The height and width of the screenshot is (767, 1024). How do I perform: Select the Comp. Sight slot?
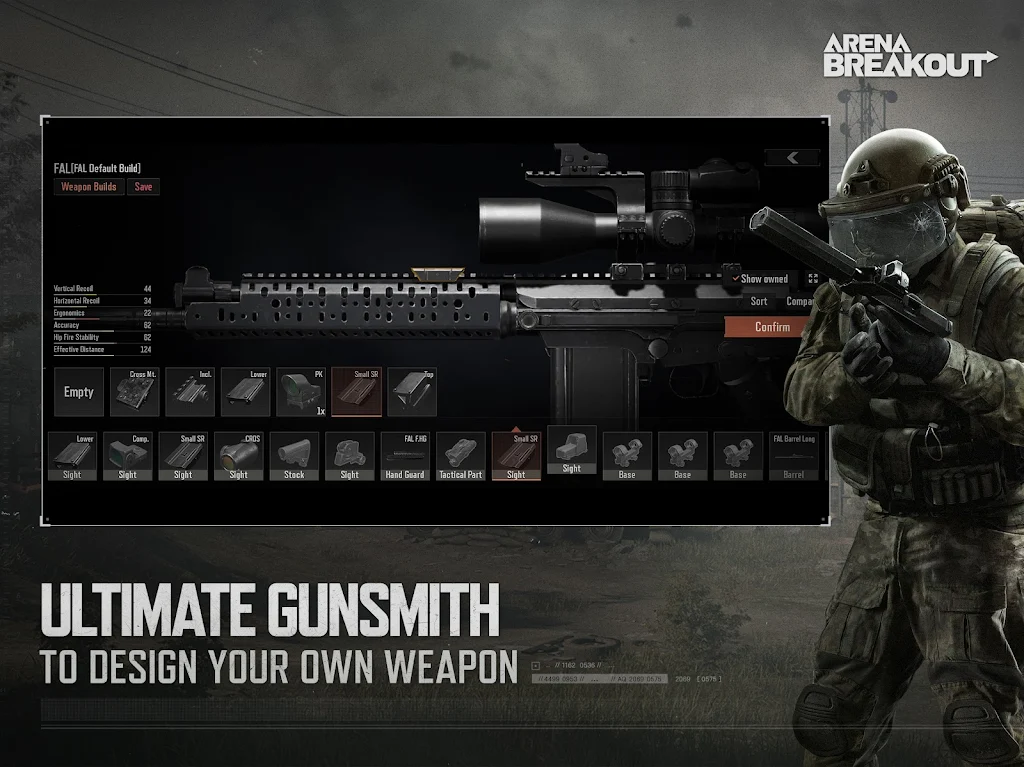(x=128, y=456)
